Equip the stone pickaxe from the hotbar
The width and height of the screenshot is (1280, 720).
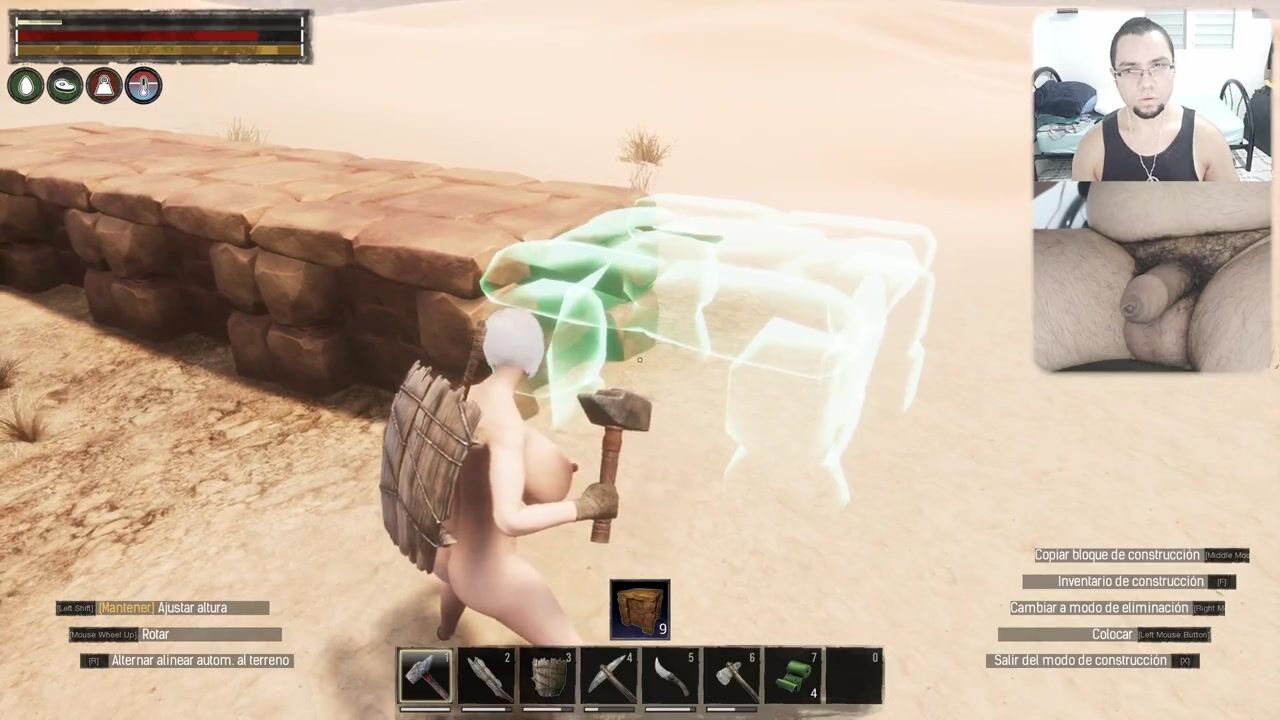[609, 677]
